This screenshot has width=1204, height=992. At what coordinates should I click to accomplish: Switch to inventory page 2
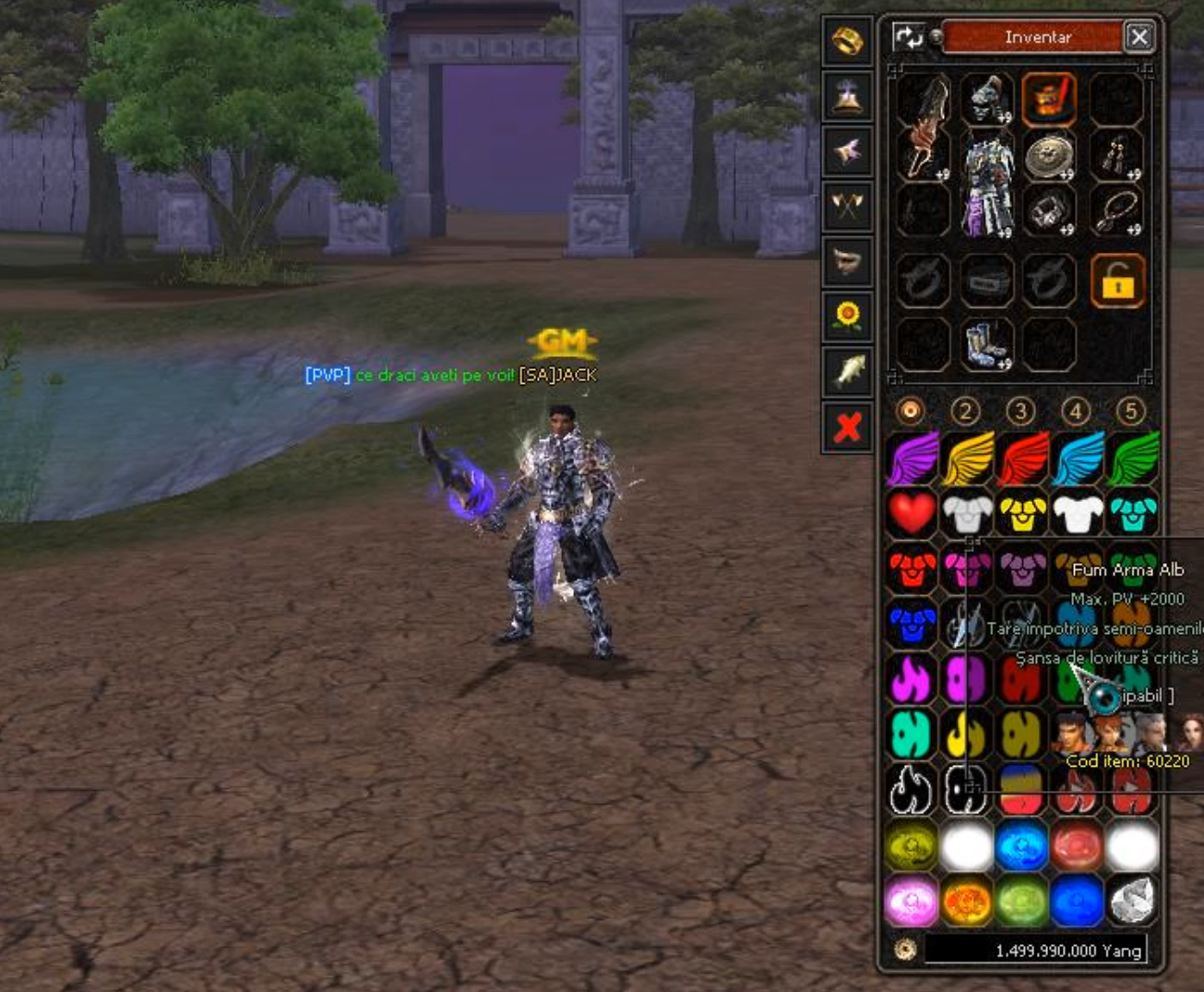965,411
